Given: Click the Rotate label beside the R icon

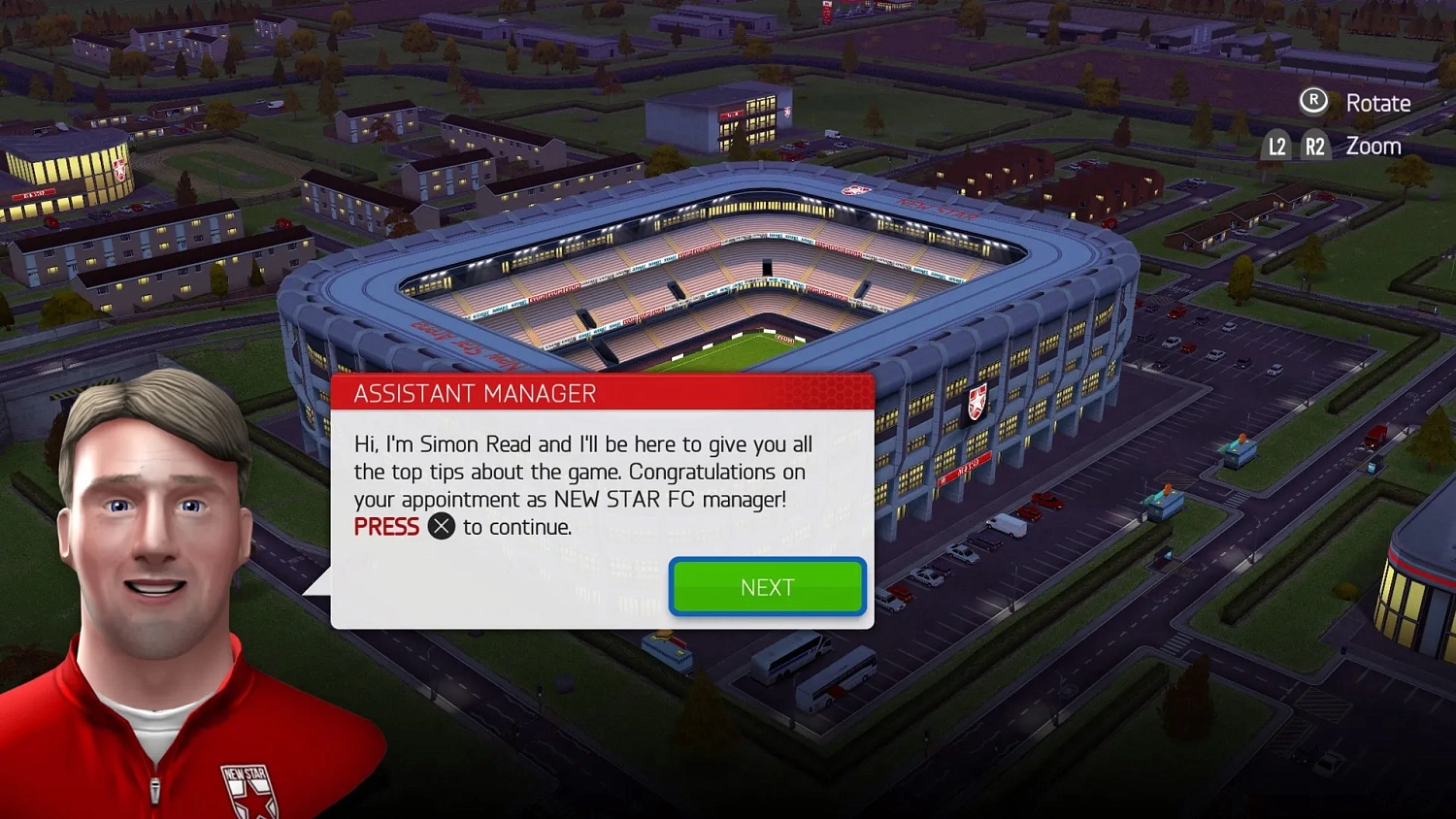Looking at the screenshot, I should pyautogui.click(x=1377, y=102).
